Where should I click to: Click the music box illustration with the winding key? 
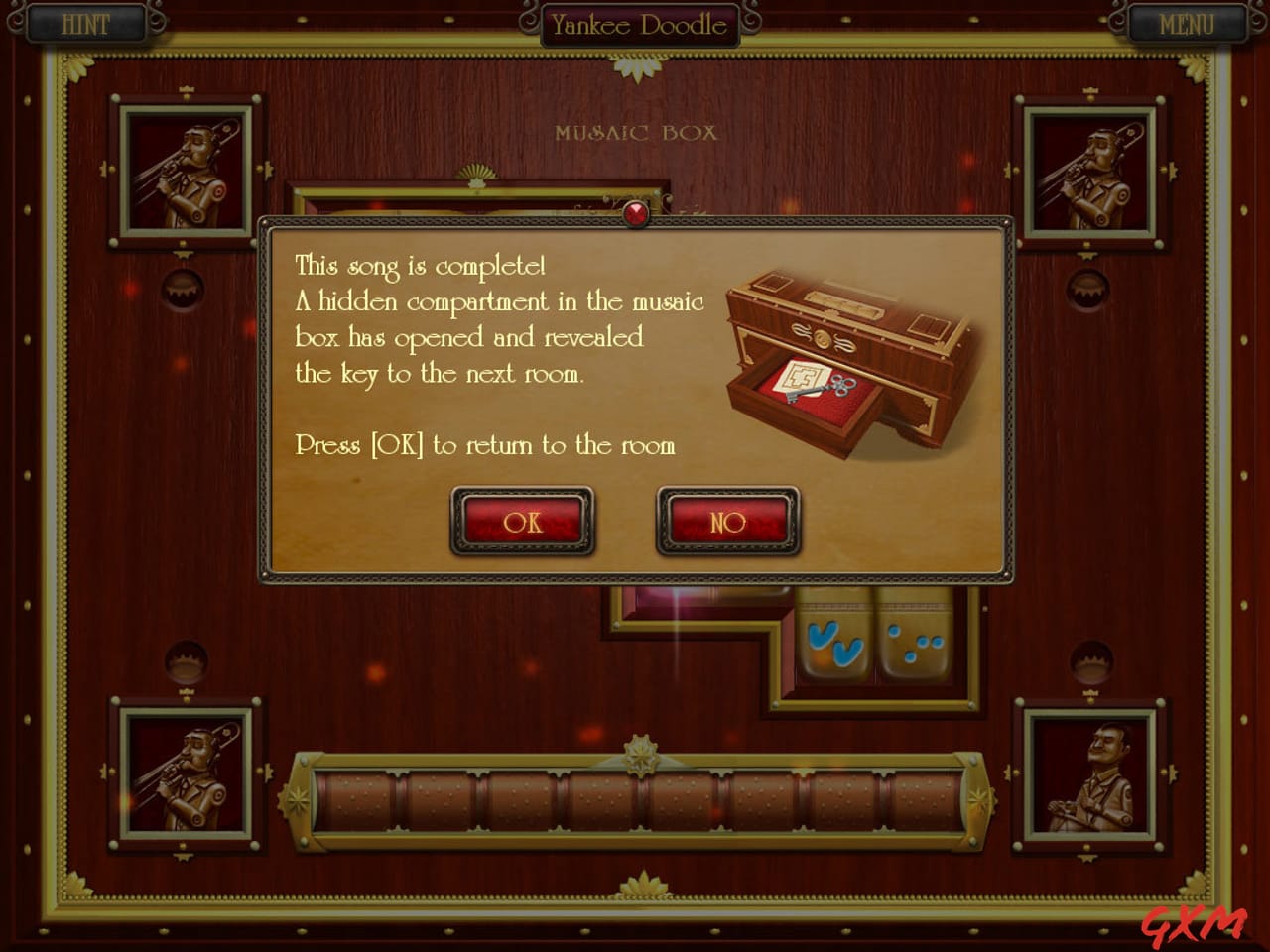click(x=843, y=357)
